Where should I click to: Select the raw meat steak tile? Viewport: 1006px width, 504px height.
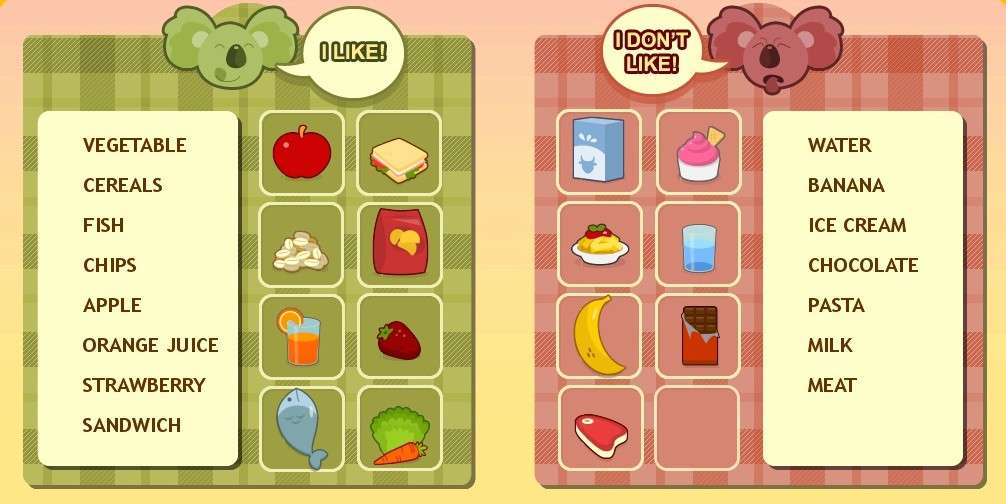coord(599,428)
